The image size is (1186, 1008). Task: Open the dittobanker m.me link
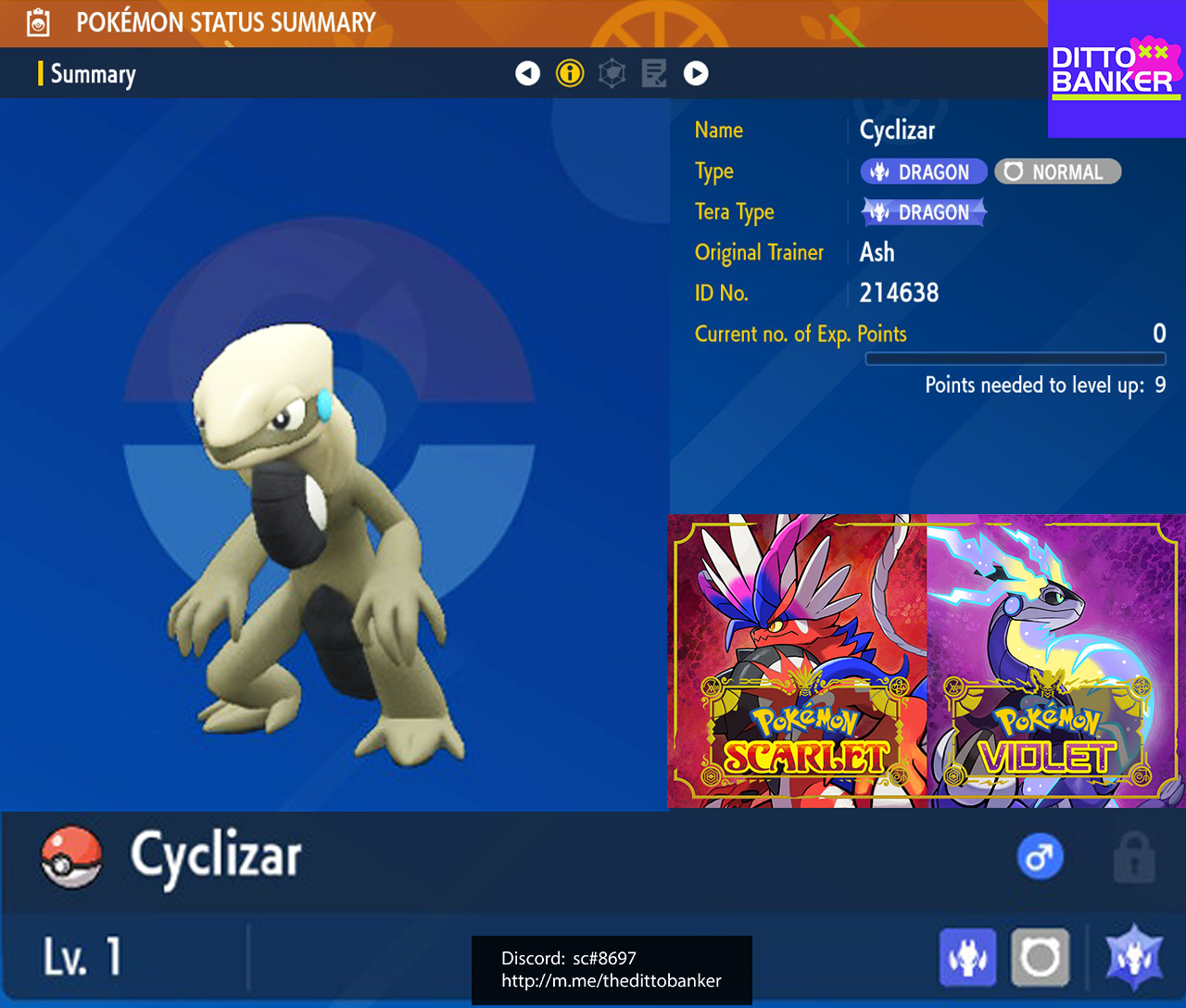click(x=611, y=982)
